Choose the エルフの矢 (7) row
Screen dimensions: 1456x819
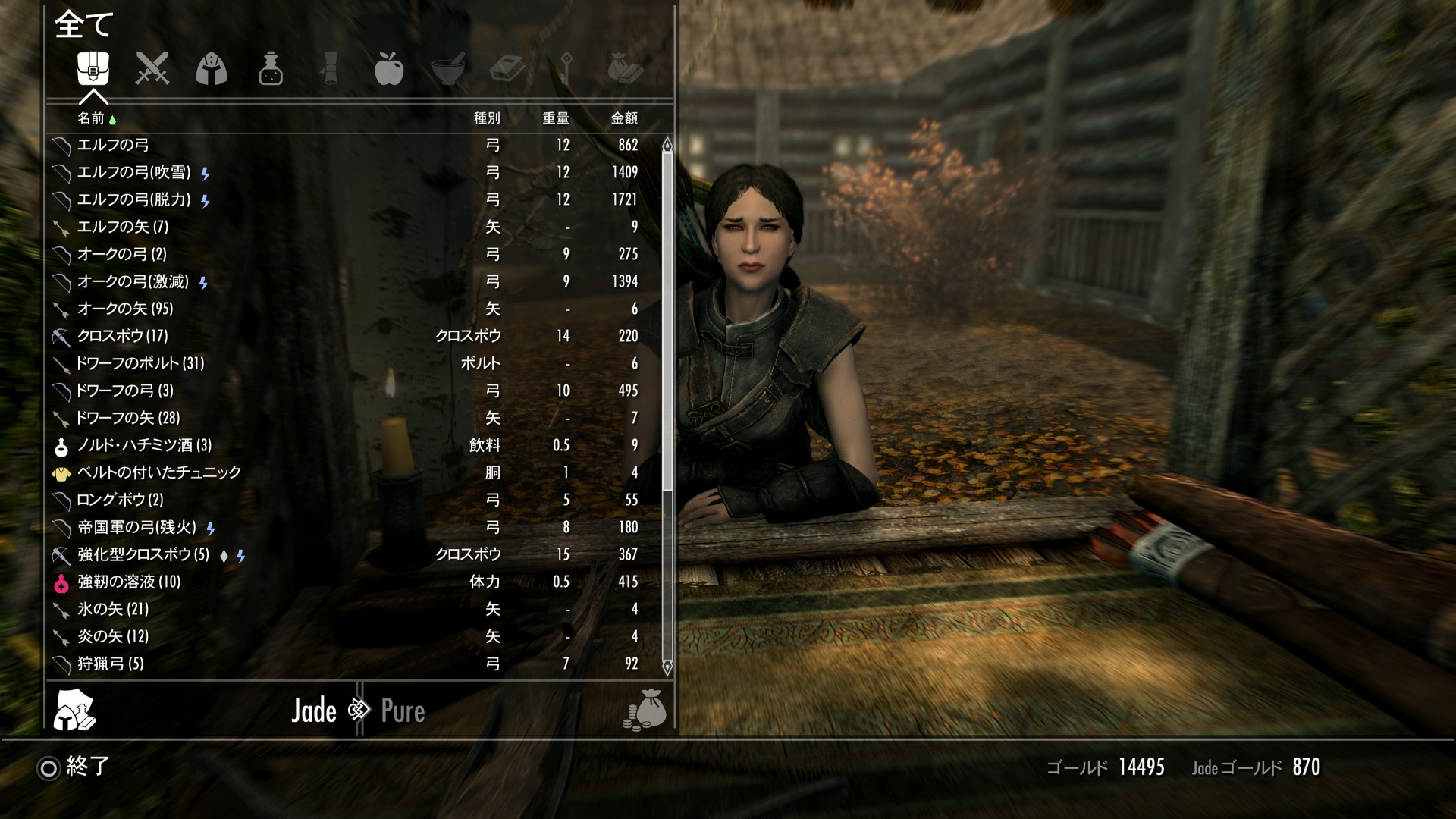pos(123,227)
